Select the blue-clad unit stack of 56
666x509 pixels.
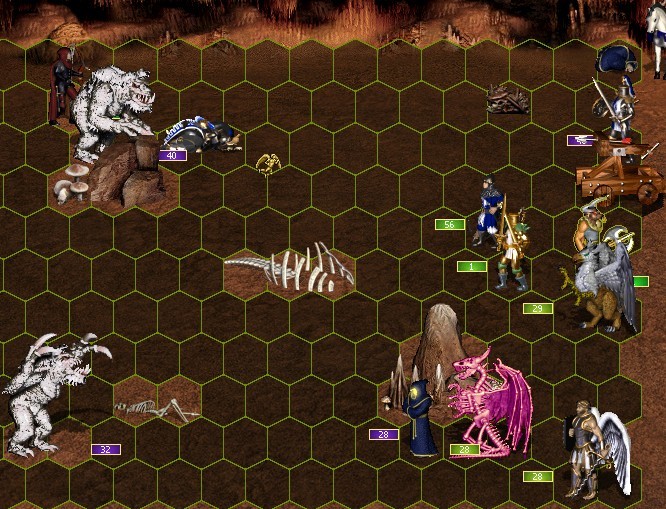point(487,210)
